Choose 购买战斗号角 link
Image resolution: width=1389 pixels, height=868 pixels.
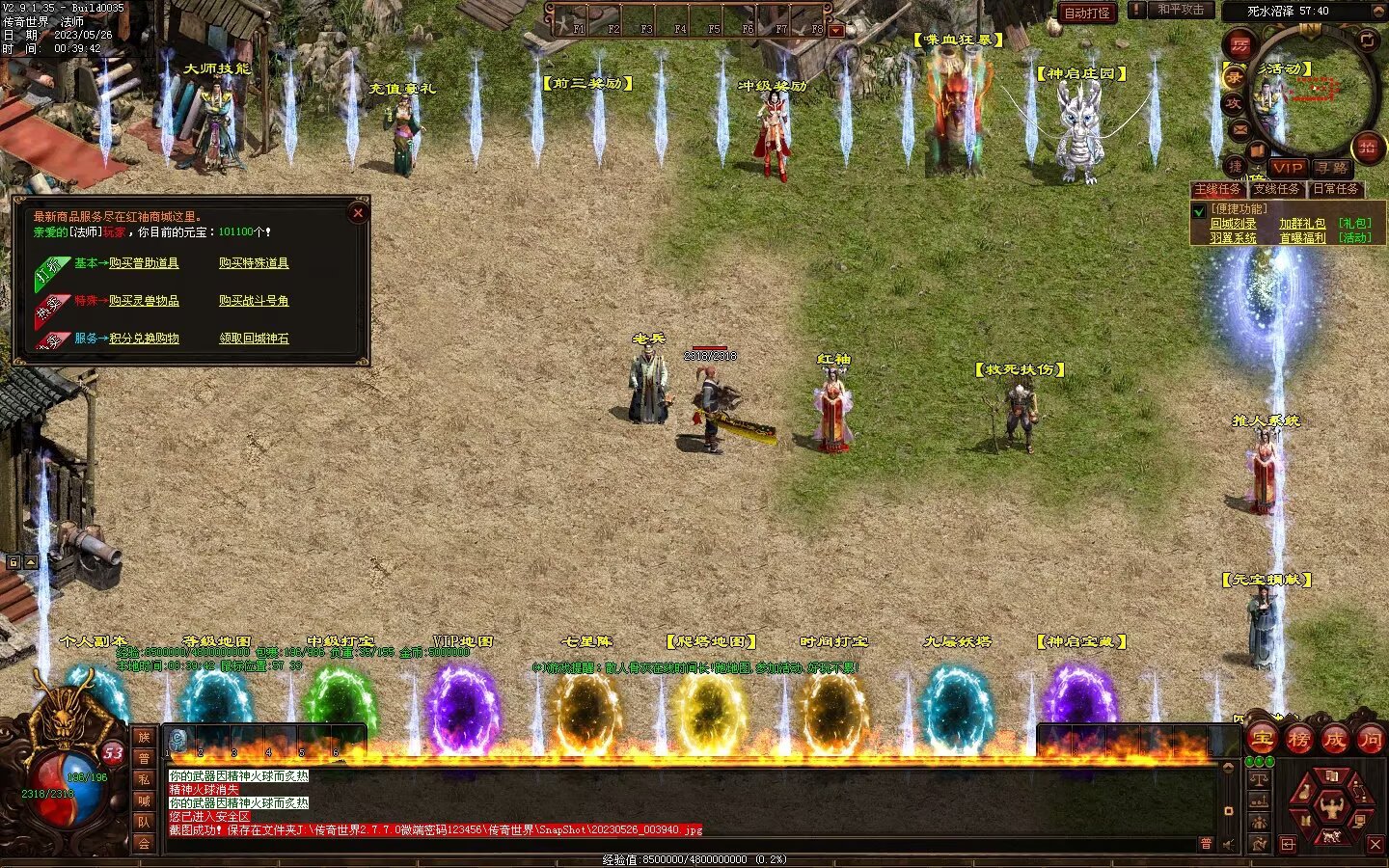point(254,301)
